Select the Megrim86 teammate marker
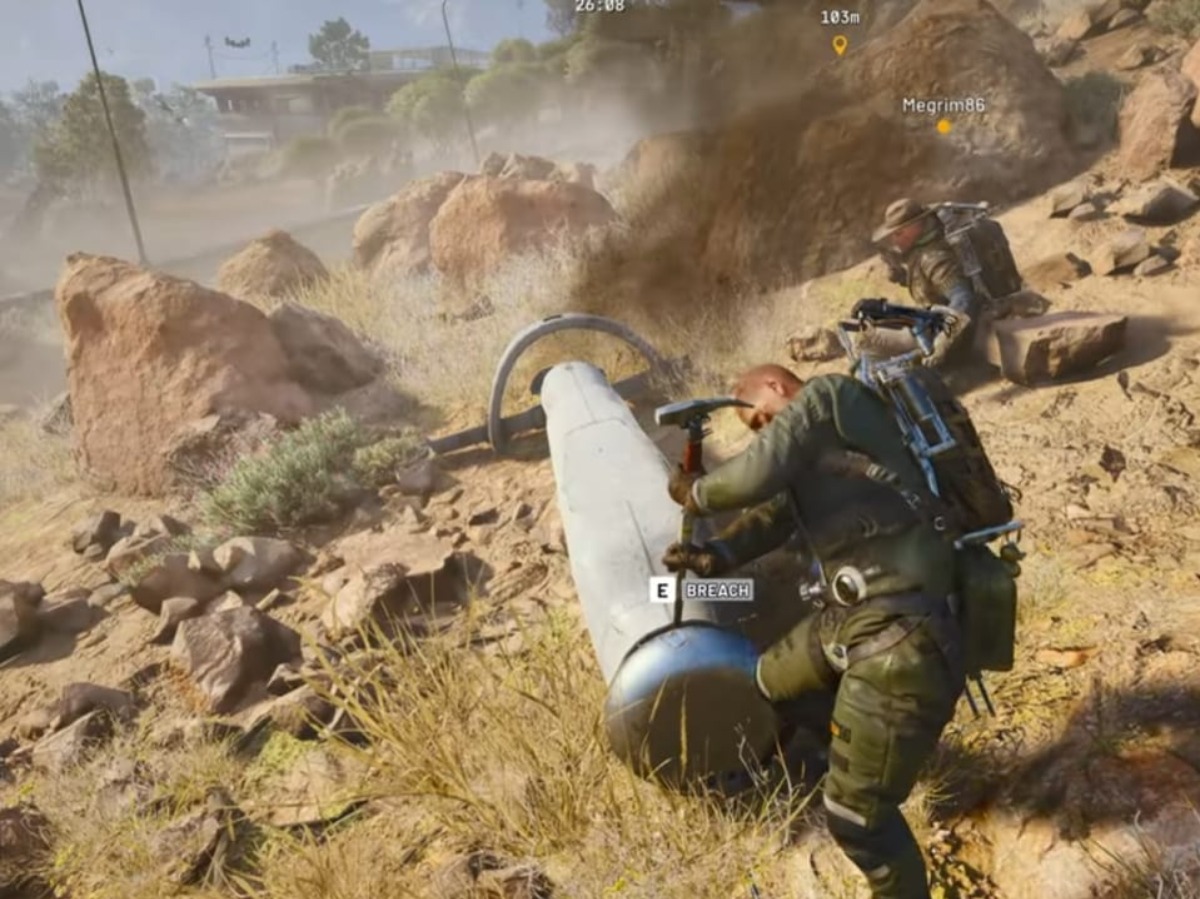1200x899 pixels. [x=943, y=127]
